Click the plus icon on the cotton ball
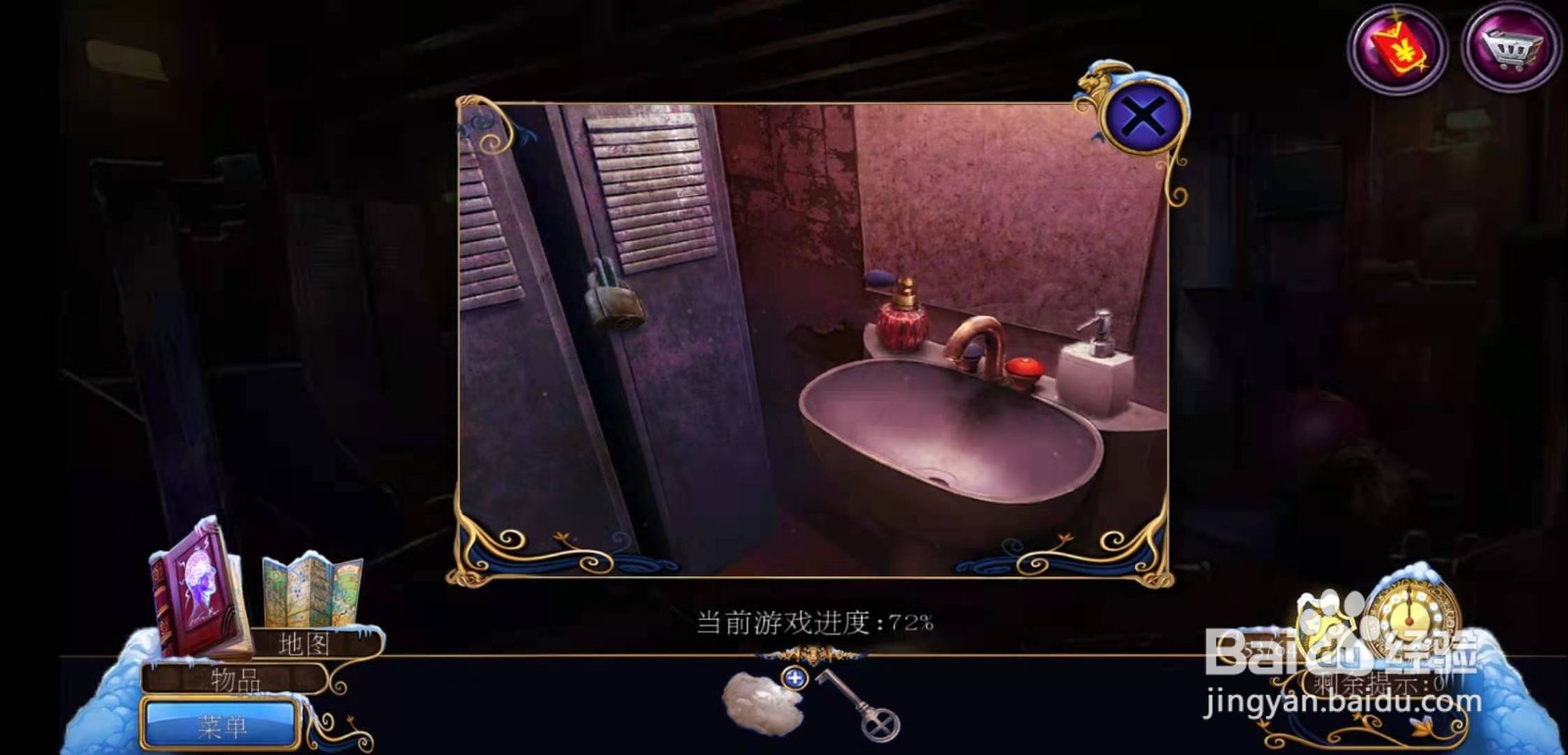Viewport: 1568px width, 755px height. [794, 677]
